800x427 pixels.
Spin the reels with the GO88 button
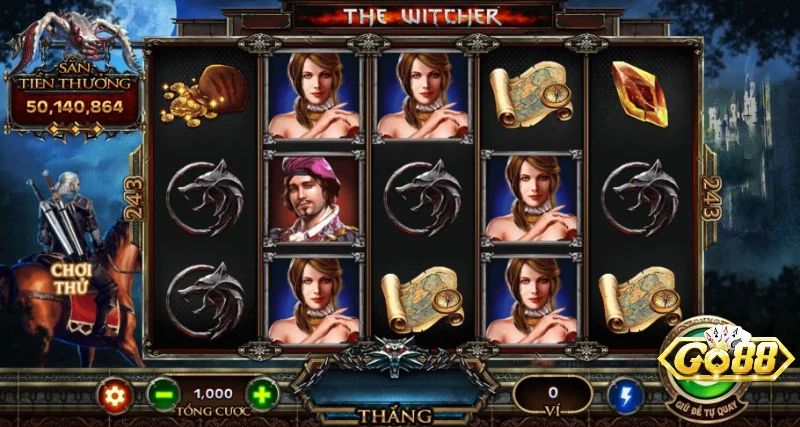[x=725, y=363]
